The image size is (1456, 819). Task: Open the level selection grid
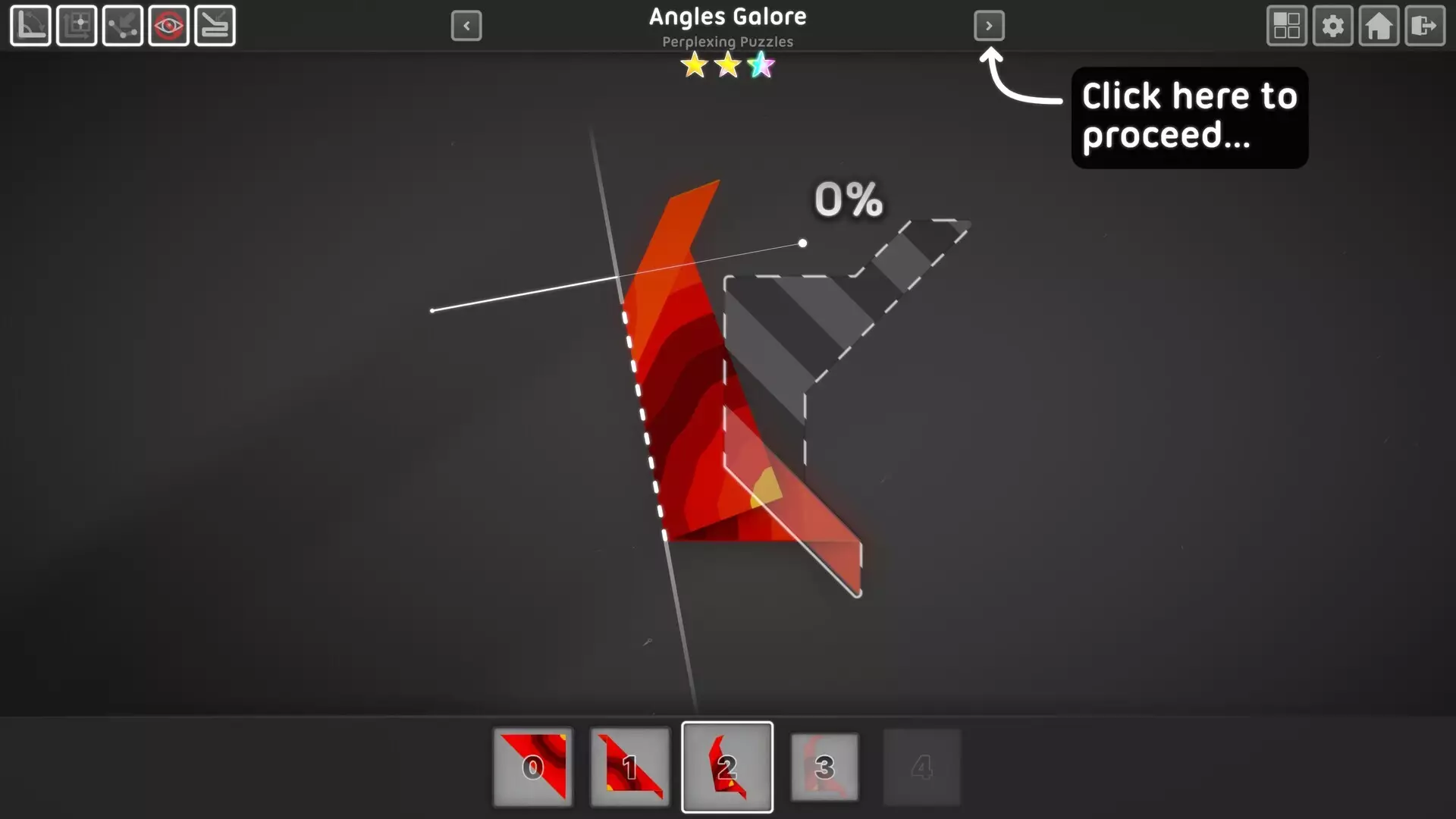click(x=1287, y=26)
